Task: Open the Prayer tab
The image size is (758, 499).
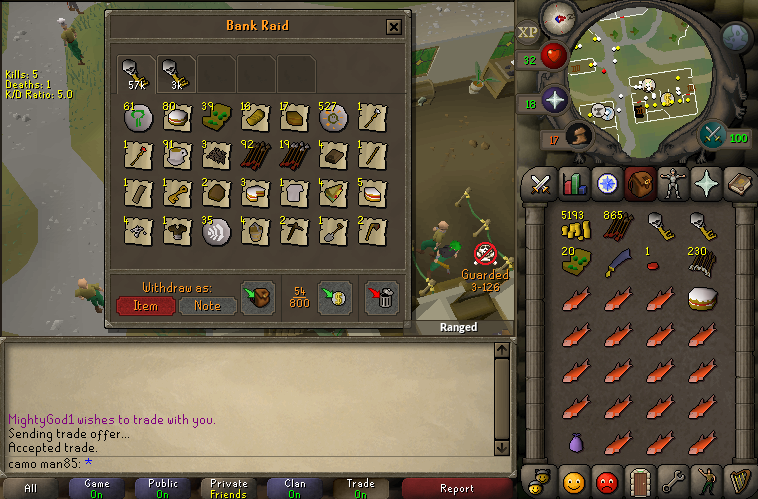Action: (705, 184)
